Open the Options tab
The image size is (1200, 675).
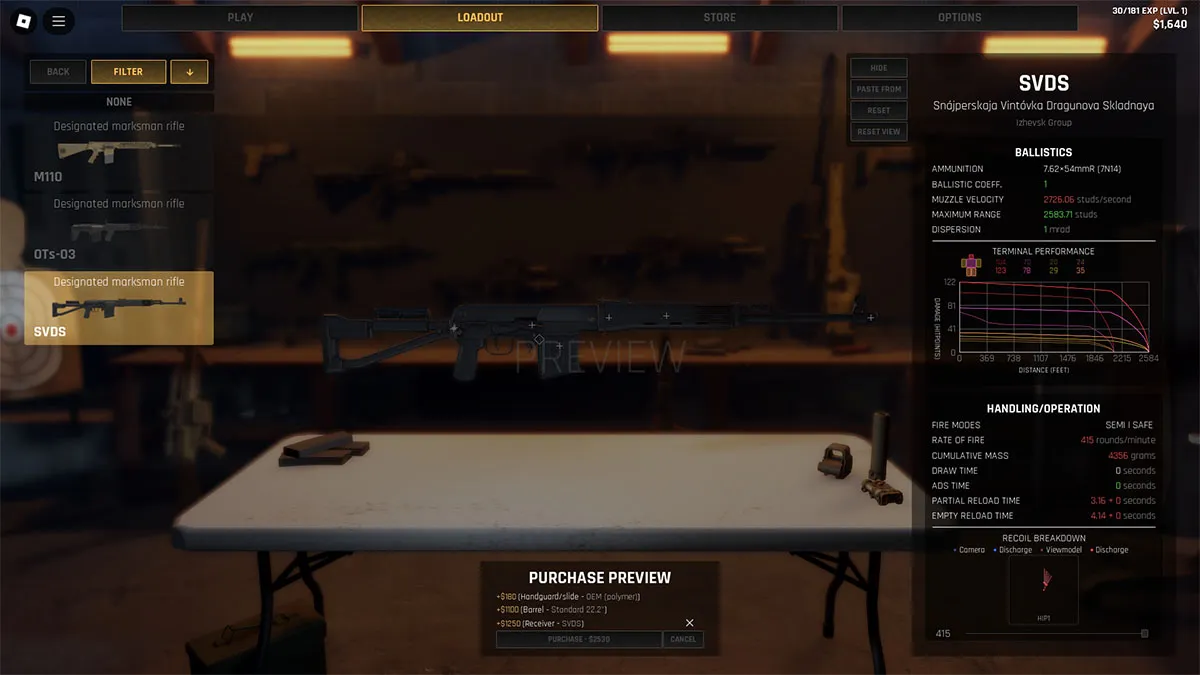pos(959,18)
